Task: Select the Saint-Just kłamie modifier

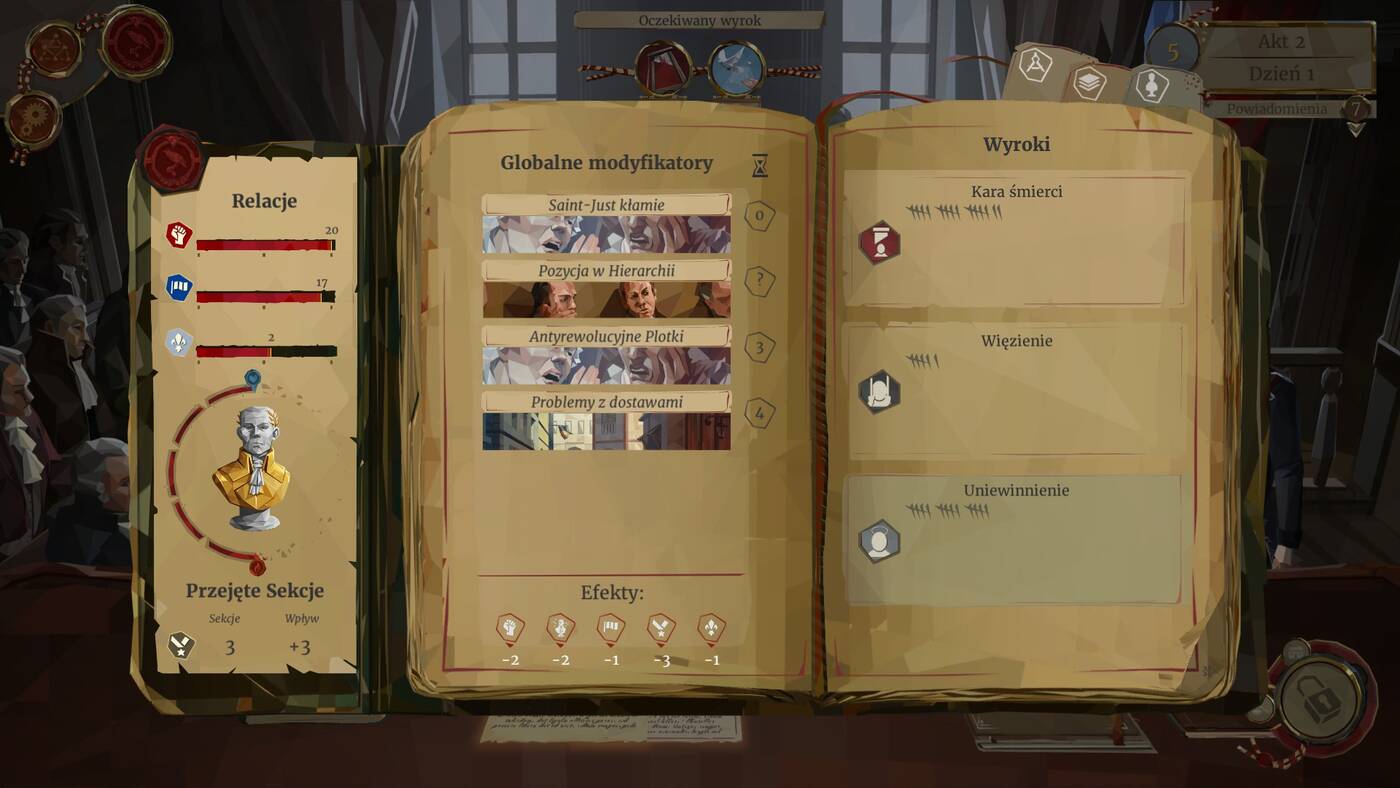Action: pyautogui.click(x=606, y=224)
